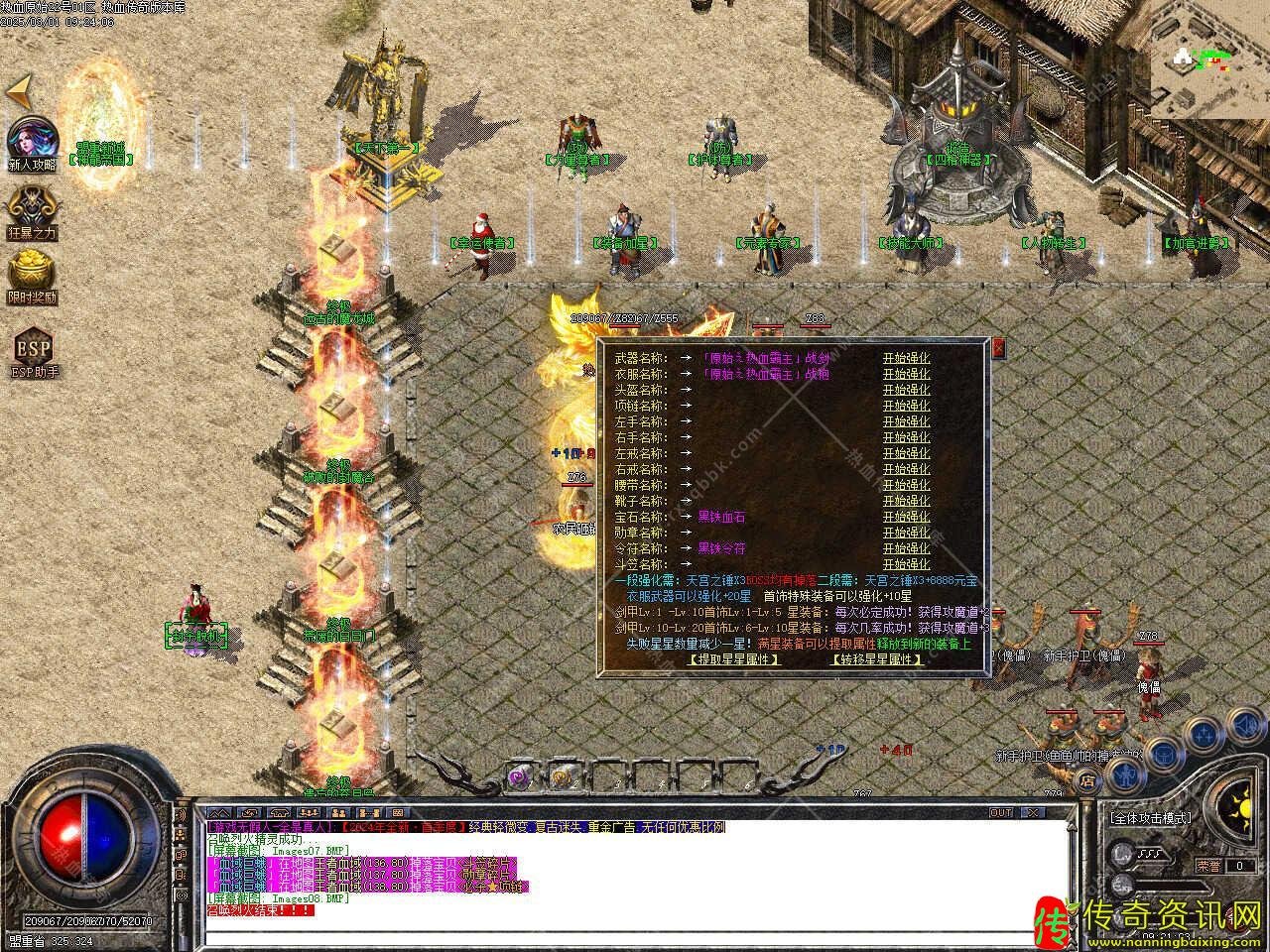Open the 限时奖励 timed reward icon
This screenshot has height=952, width=1270.
pyautogui.click(x=32, y=276)
